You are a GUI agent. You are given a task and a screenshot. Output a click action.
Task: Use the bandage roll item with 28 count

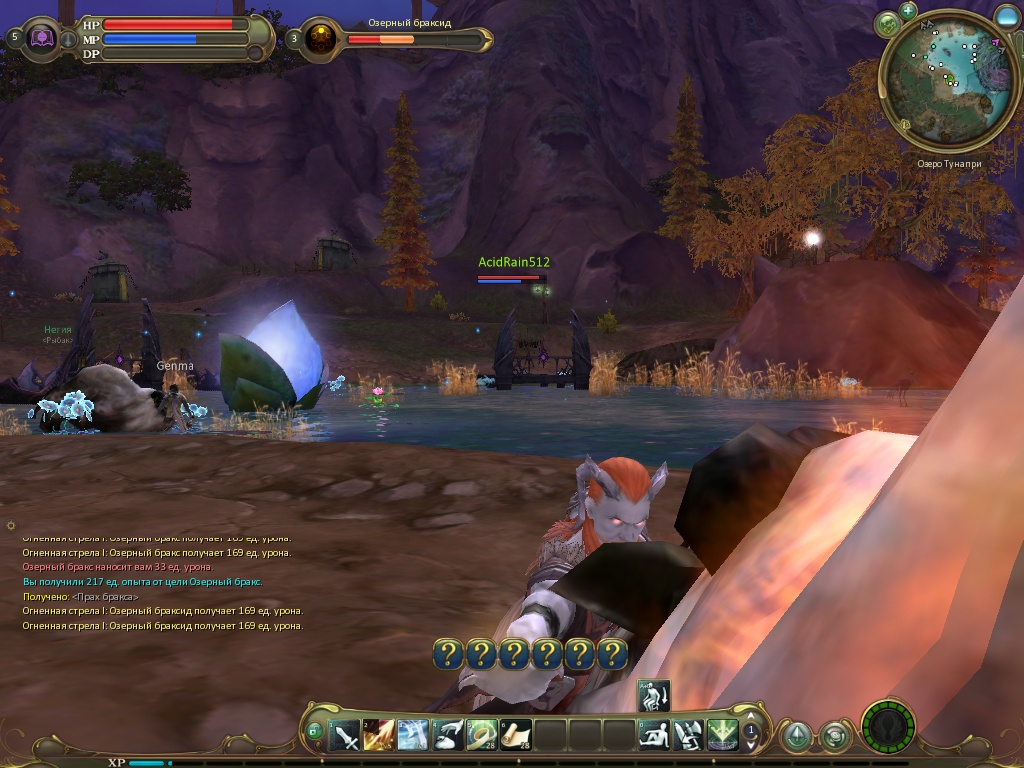point(483,735)
